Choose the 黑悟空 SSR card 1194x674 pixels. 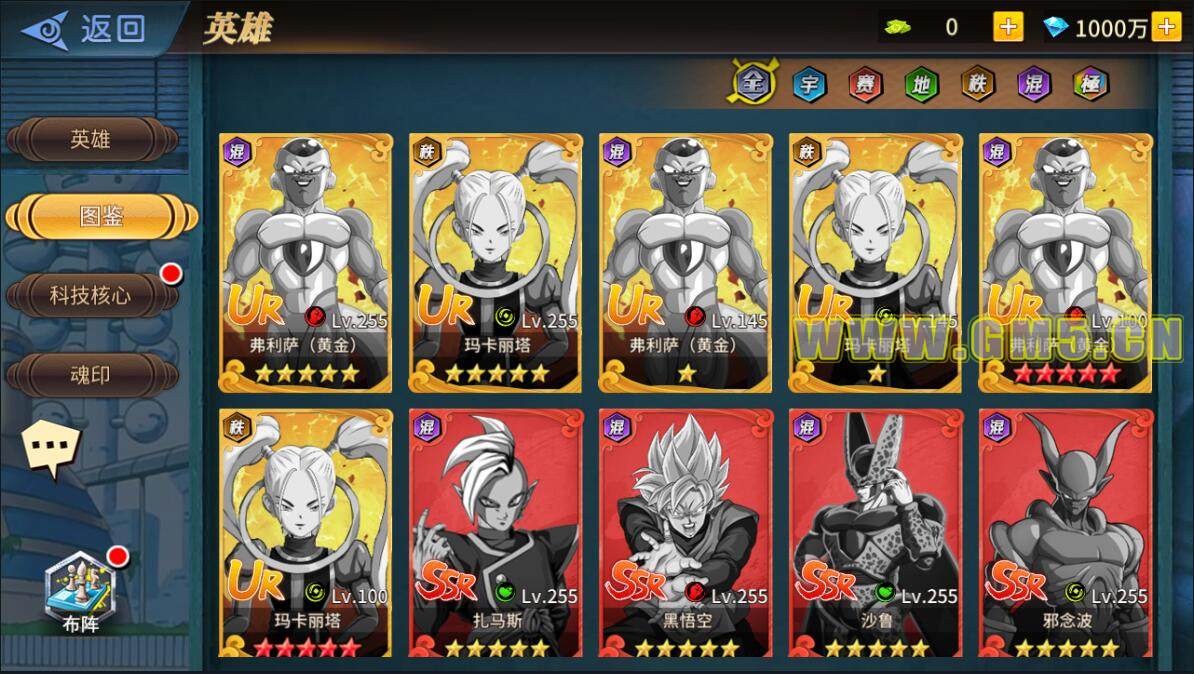685,533
